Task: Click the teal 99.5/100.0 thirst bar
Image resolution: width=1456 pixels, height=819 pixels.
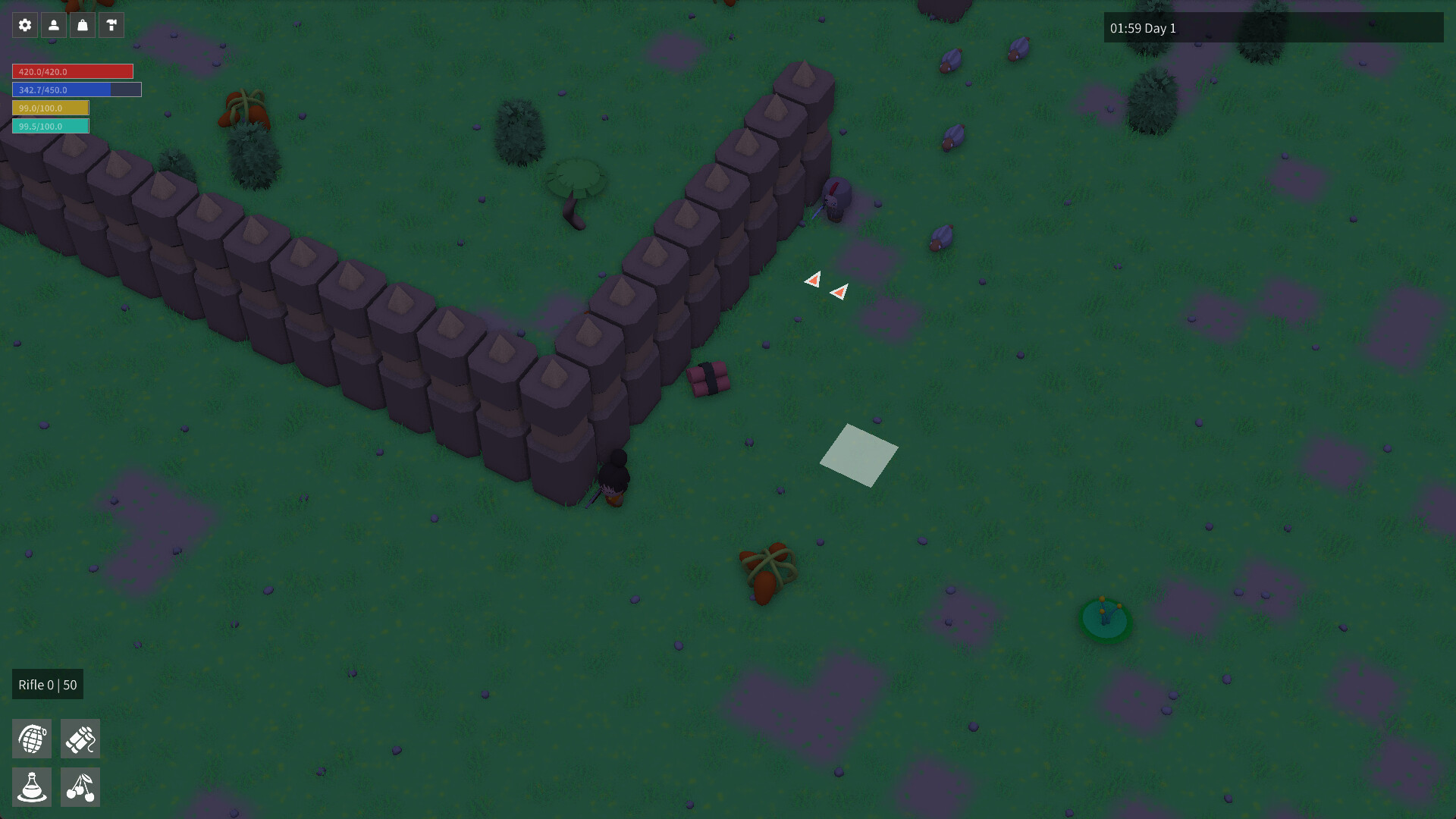Action: pos(50,125)
